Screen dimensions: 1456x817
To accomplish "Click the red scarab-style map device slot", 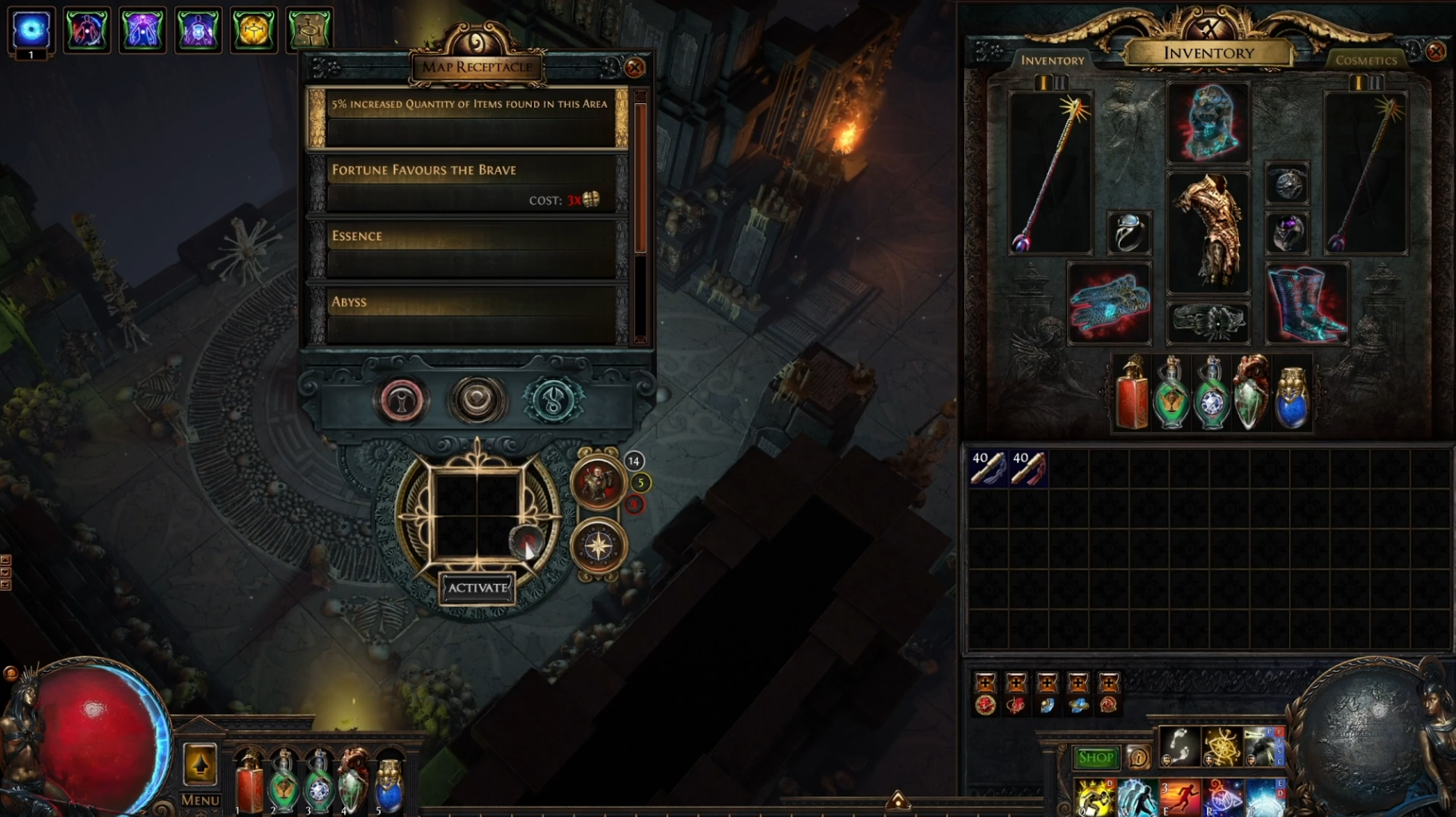I will [x=402, y=400].
